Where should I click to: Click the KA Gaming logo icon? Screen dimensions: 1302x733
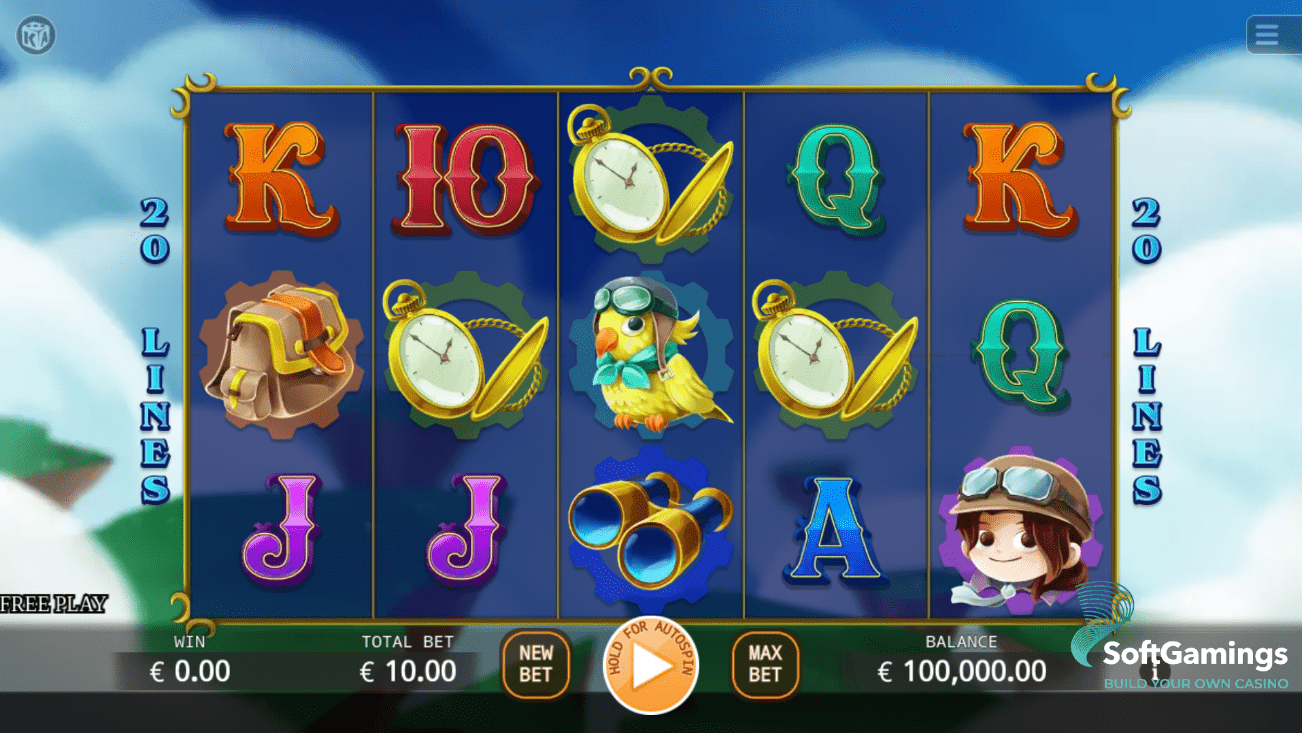36,36
